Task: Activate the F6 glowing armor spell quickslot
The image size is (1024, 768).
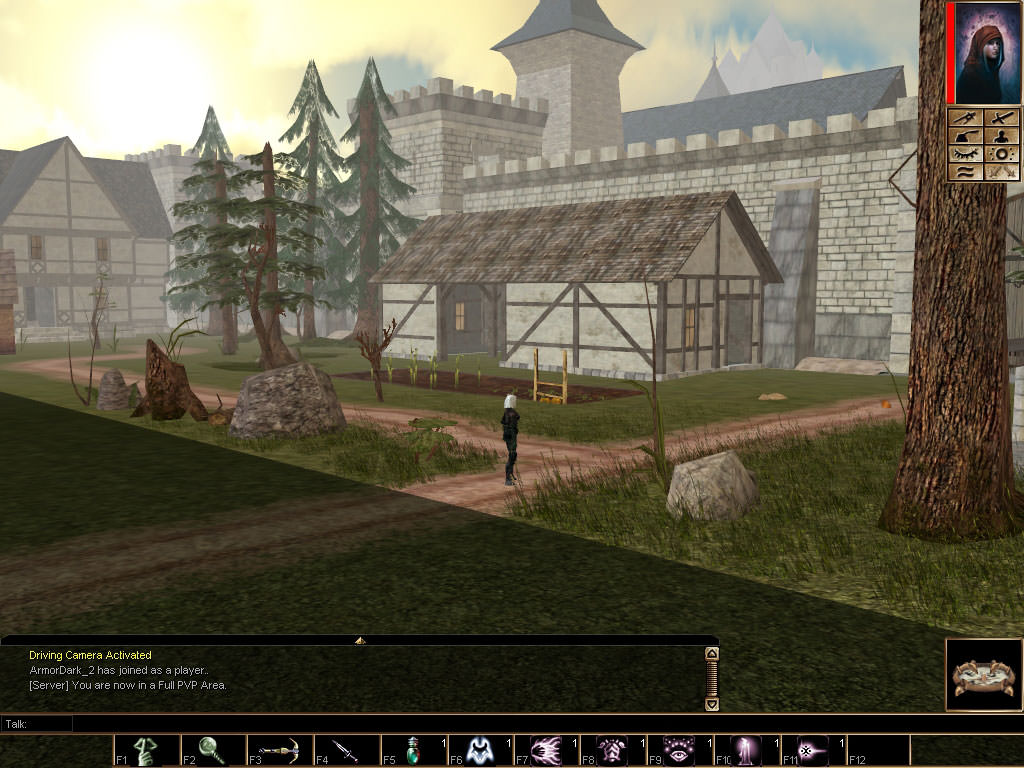Action: (480, 750)
